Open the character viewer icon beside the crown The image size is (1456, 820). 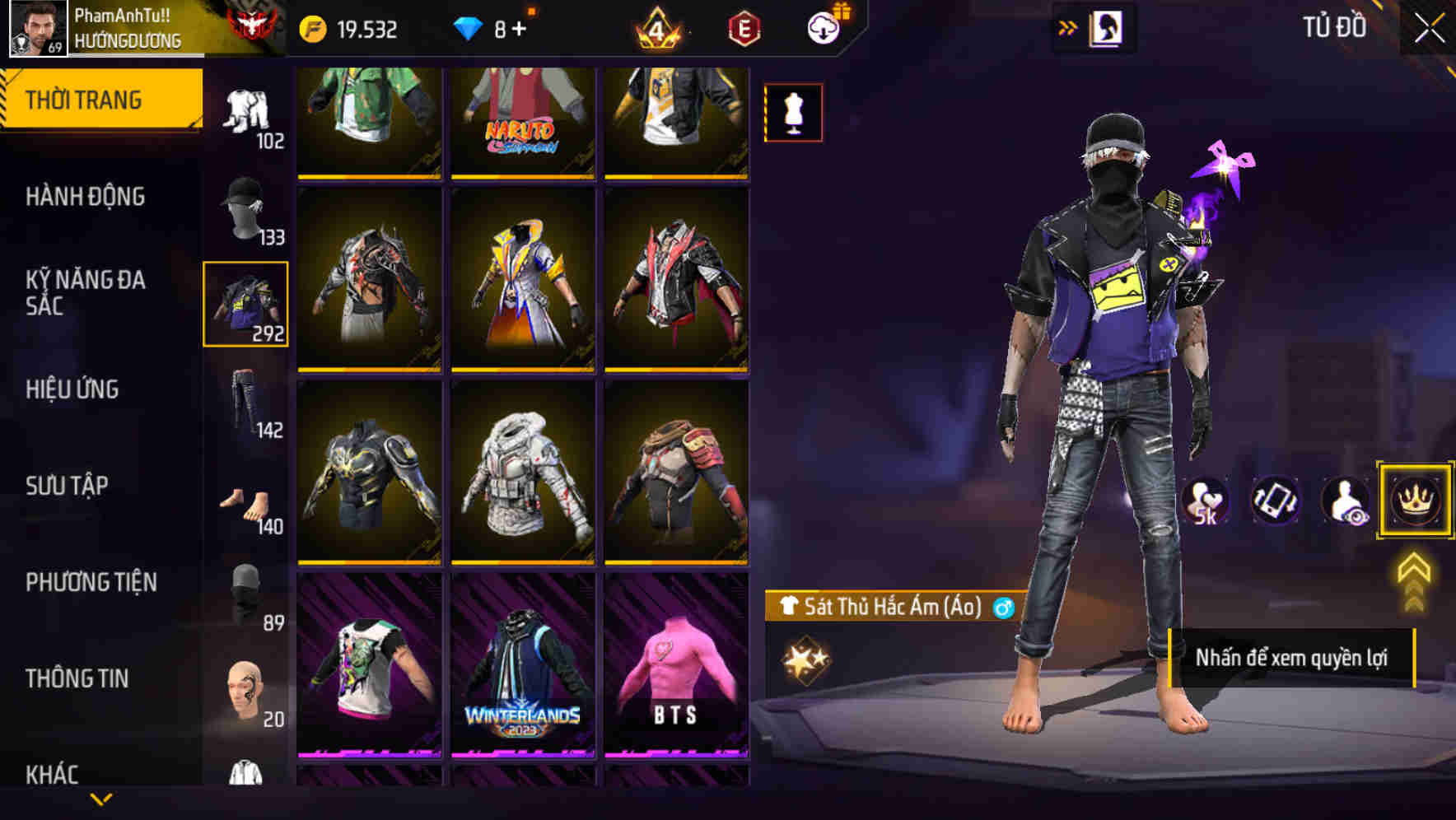click(x=1346, y=501)
